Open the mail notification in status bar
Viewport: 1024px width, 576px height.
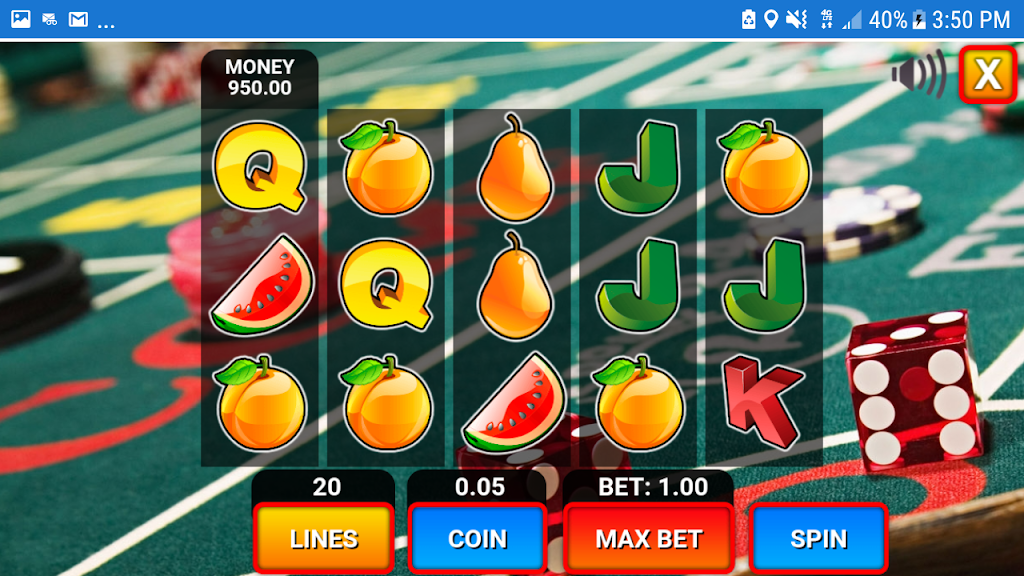coord(78,19)
